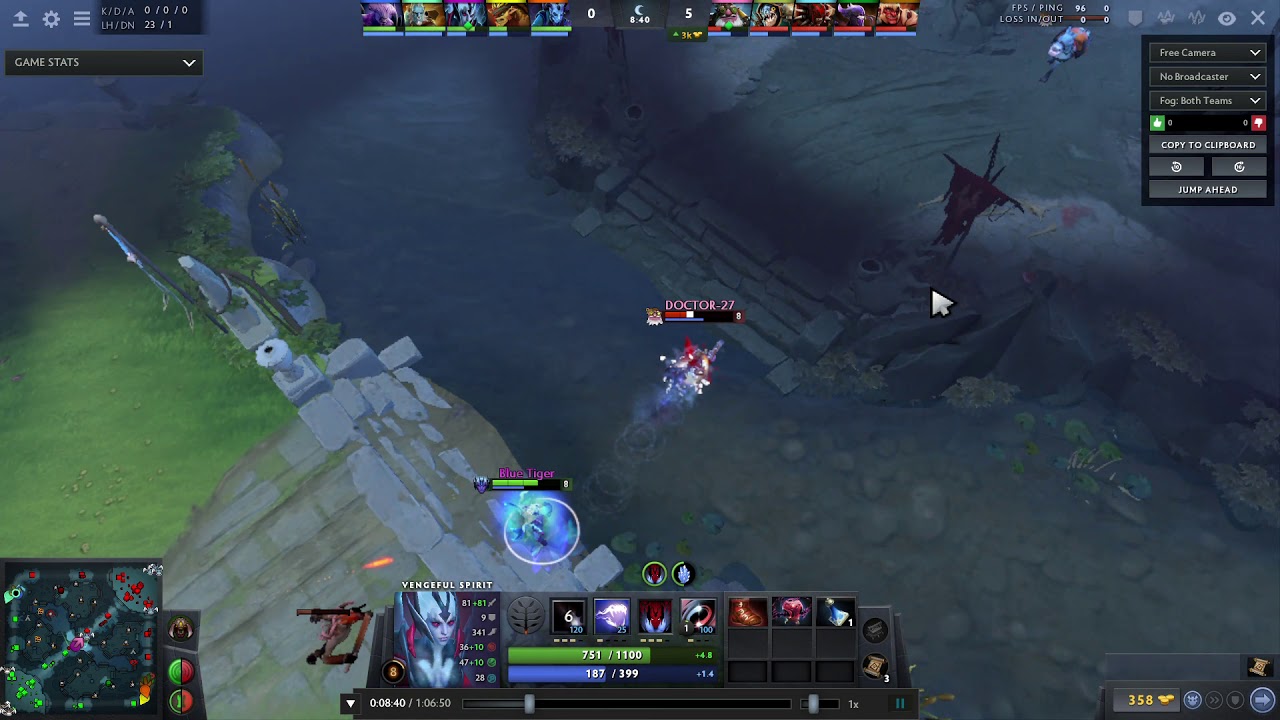The image size is (1280, 720).
Task: Skip back ten seconds in replay
Action: (x=1176, y=167)
